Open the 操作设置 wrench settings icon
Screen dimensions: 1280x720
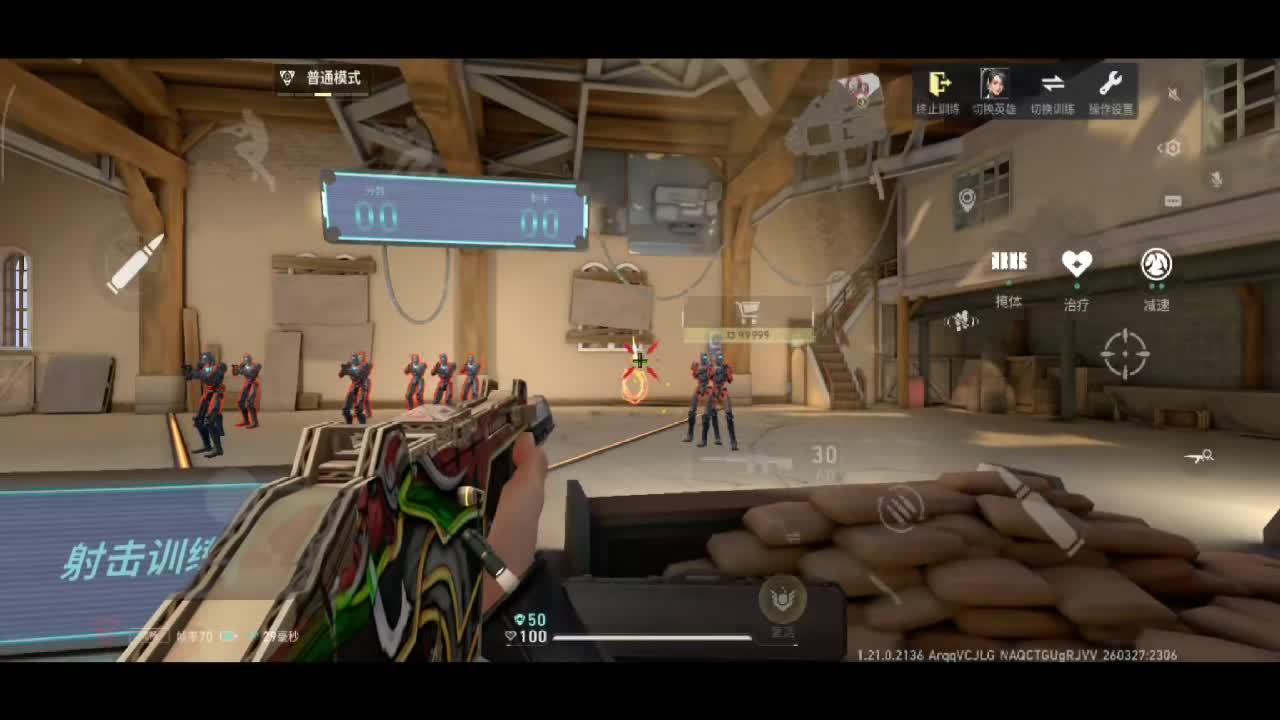1112,85
